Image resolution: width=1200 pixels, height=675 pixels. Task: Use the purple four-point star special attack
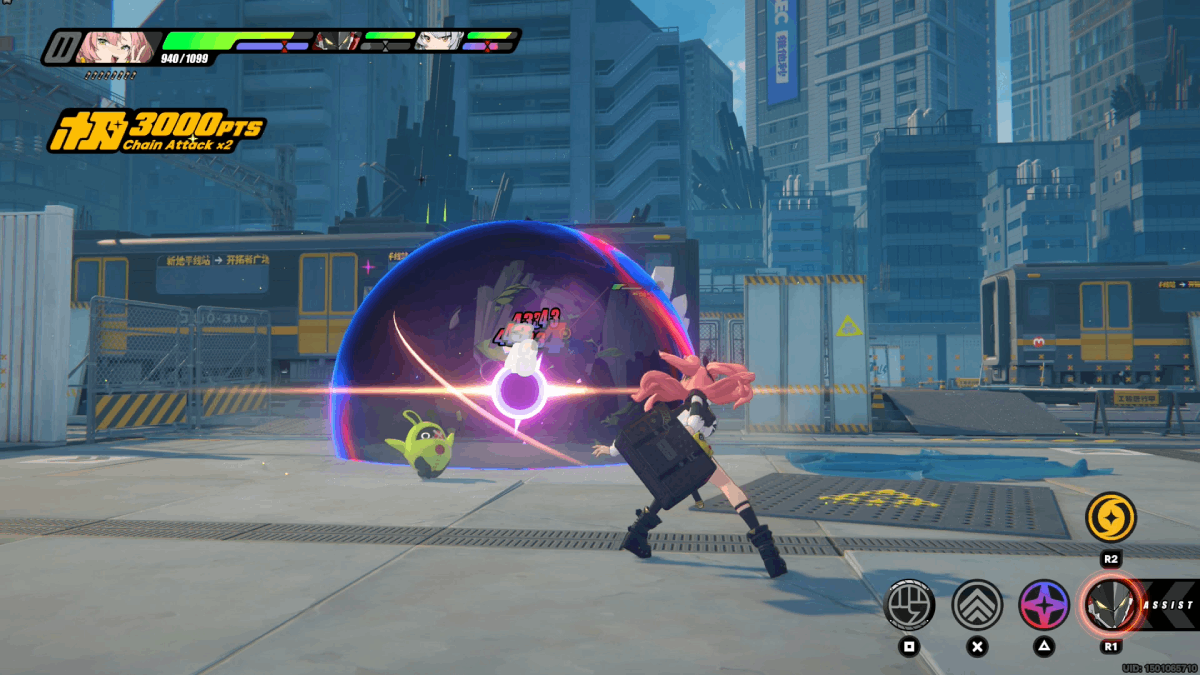1044,604
